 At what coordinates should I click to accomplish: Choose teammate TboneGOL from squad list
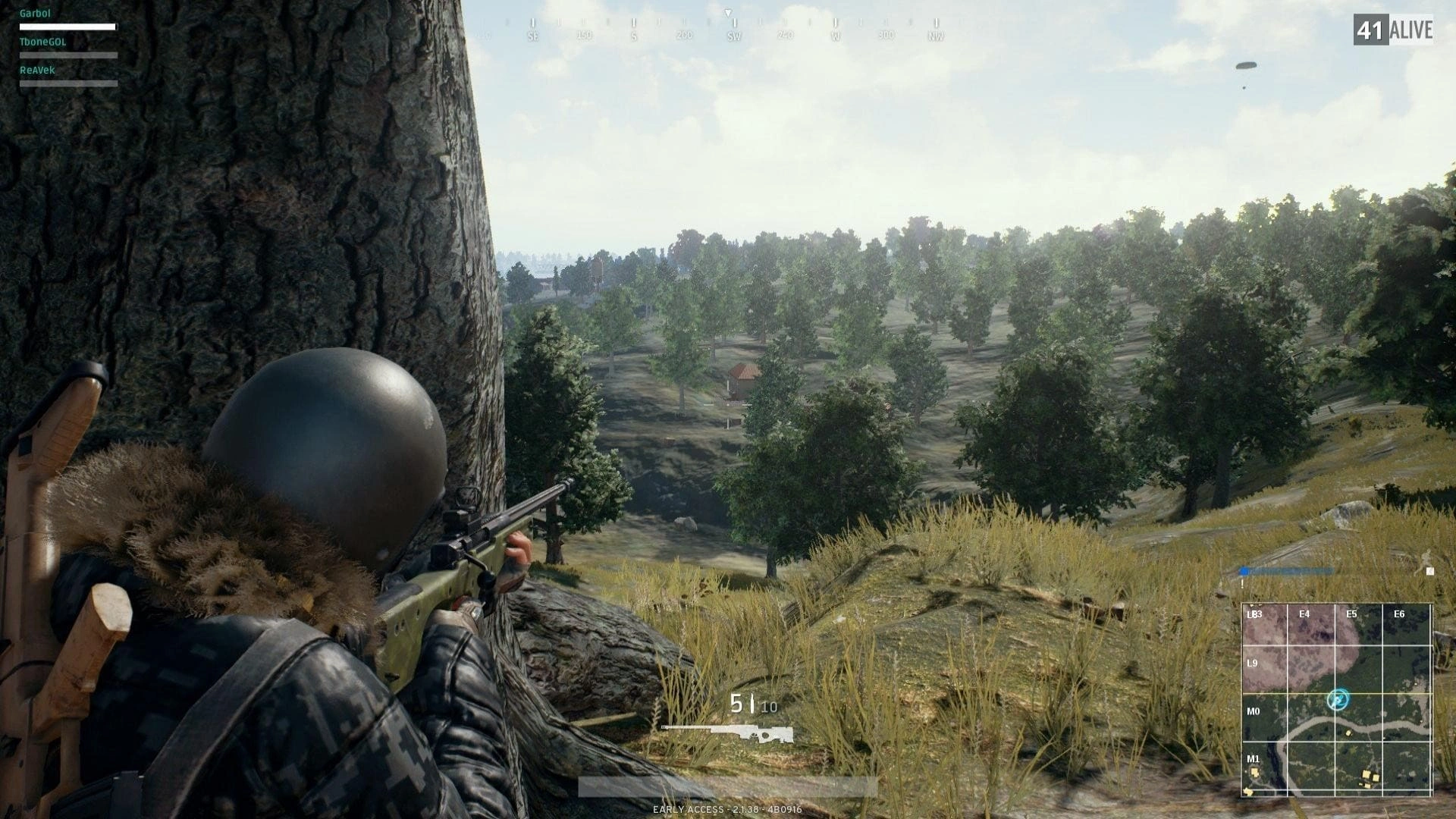[42, 42]
